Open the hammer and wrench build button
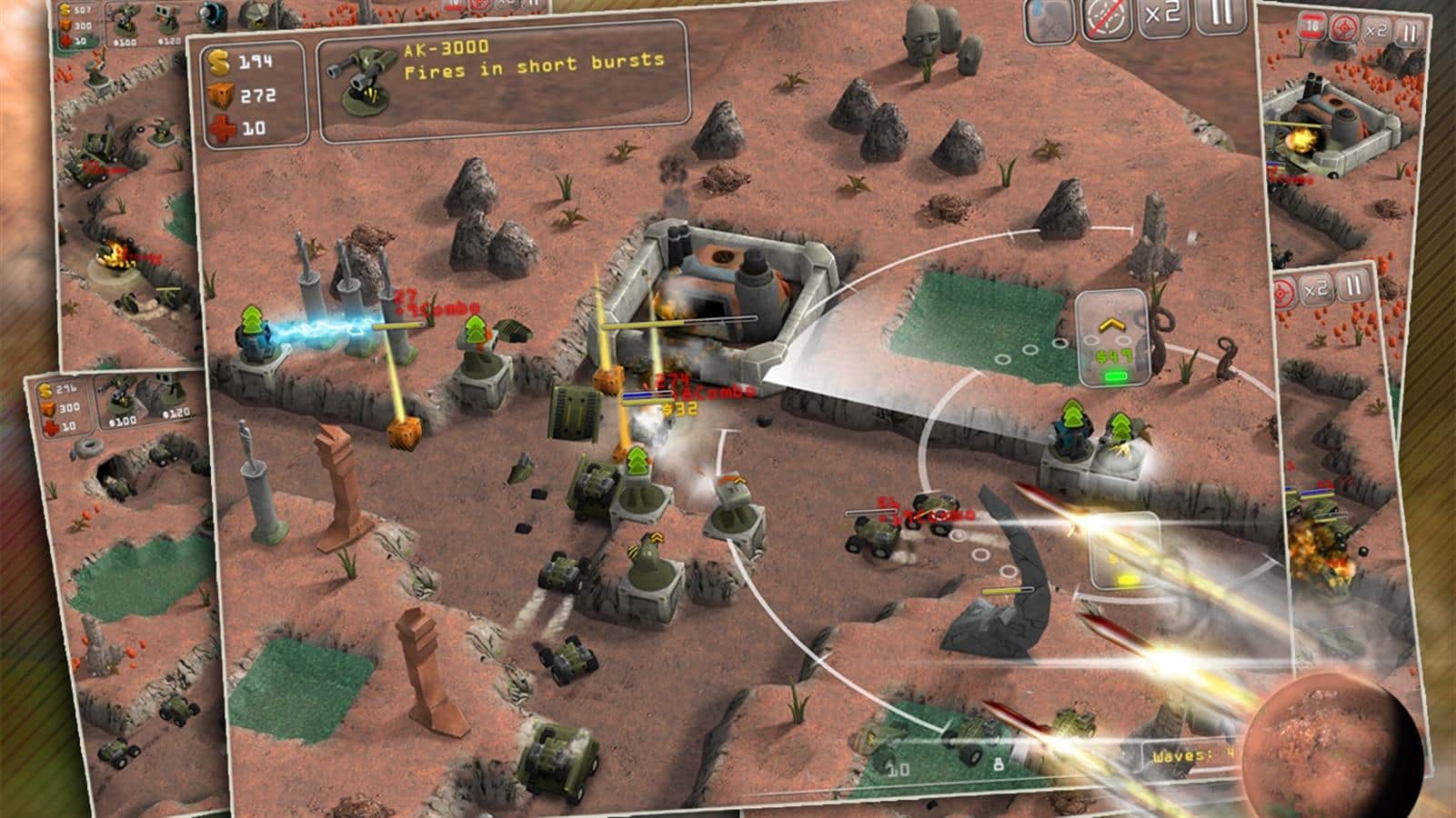 [x=1050, y=21]
